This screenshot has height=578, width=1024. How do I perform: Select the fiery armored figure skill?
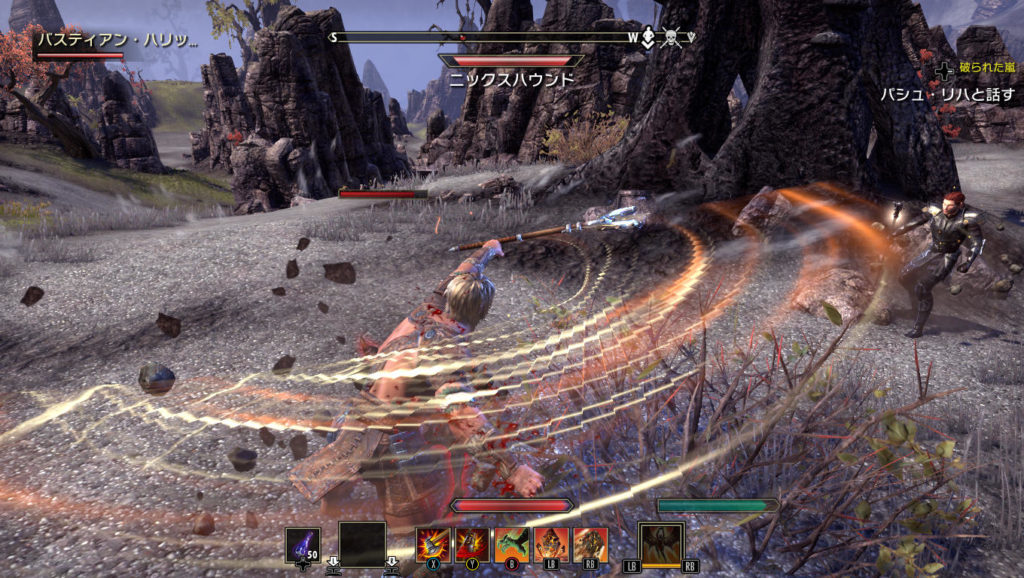coord(551,544)
